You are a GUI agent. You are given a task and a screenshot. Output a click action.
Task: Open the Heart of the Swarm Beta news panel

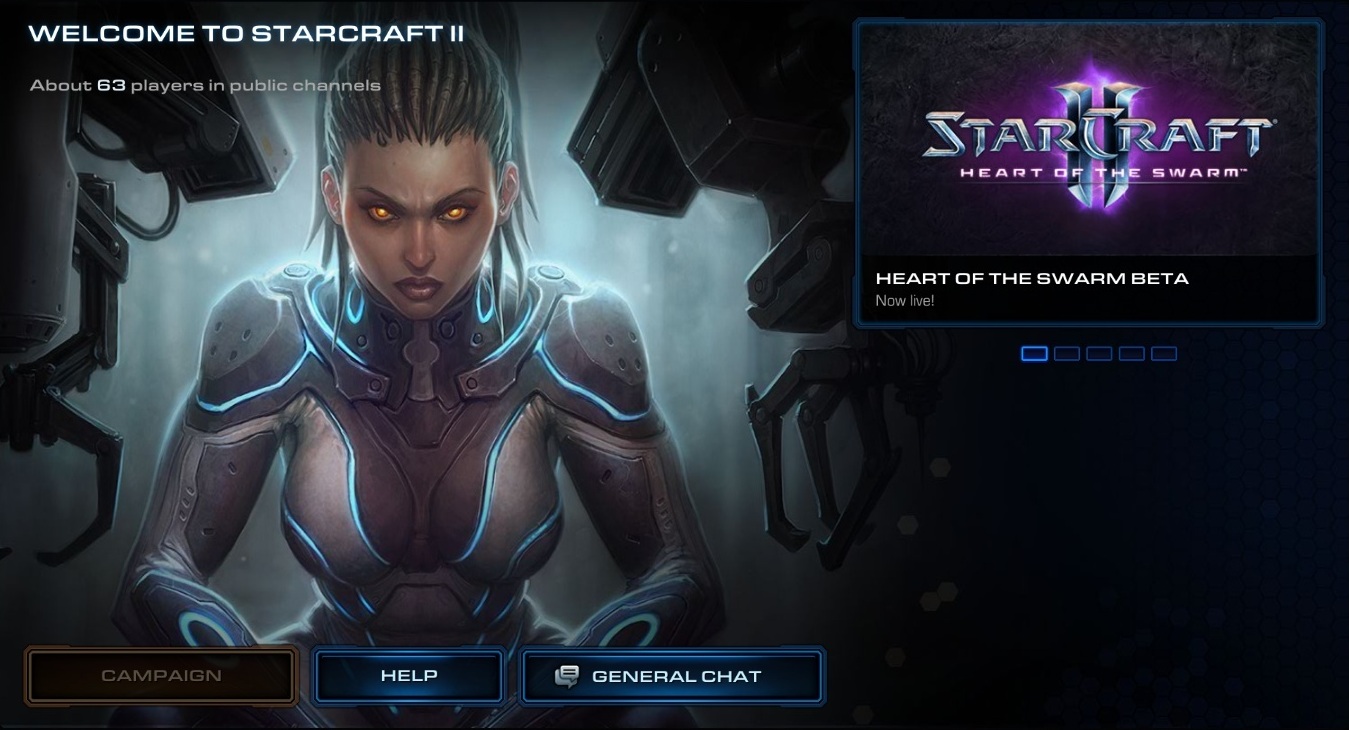[1088, 173]
